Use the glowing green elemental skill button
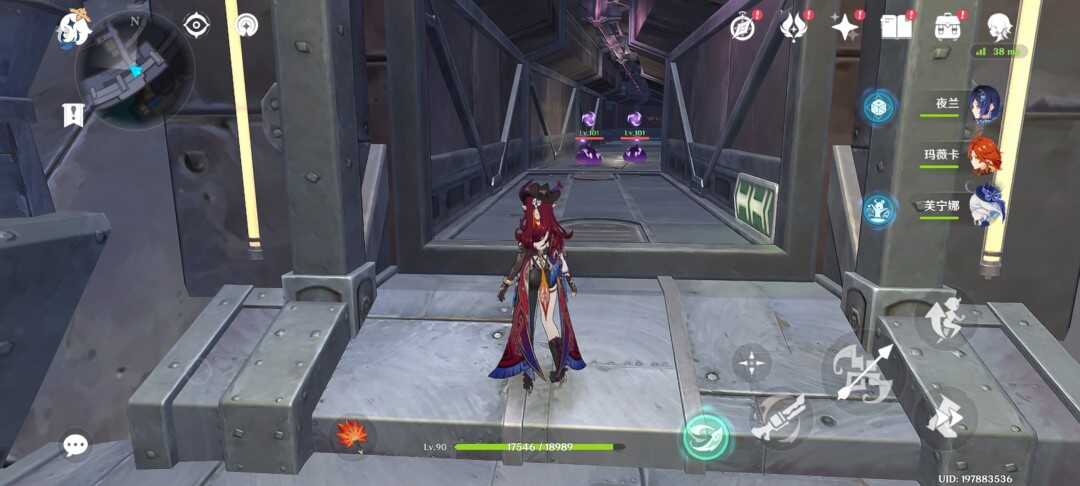The height and width of the screenshot is (486, 1080). click(x=707, y=437)
